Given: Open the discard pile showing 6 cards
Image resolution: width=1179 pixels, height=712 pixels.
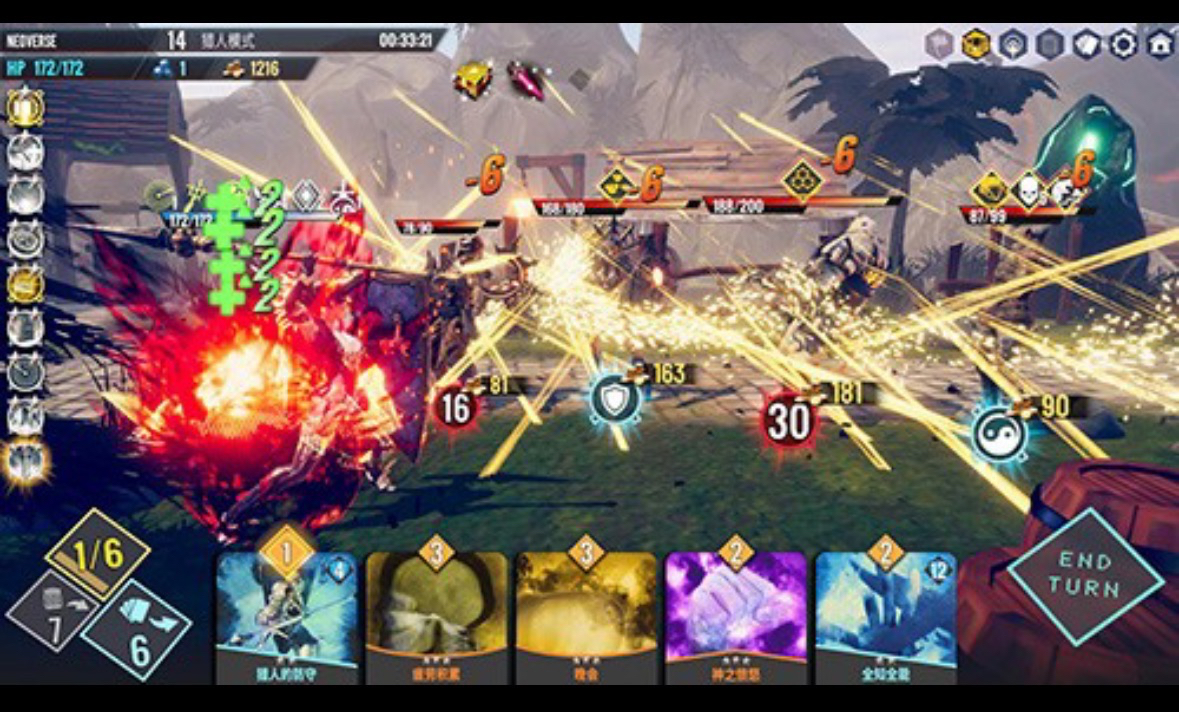Looking at the screenshot, I should point(136,632).
